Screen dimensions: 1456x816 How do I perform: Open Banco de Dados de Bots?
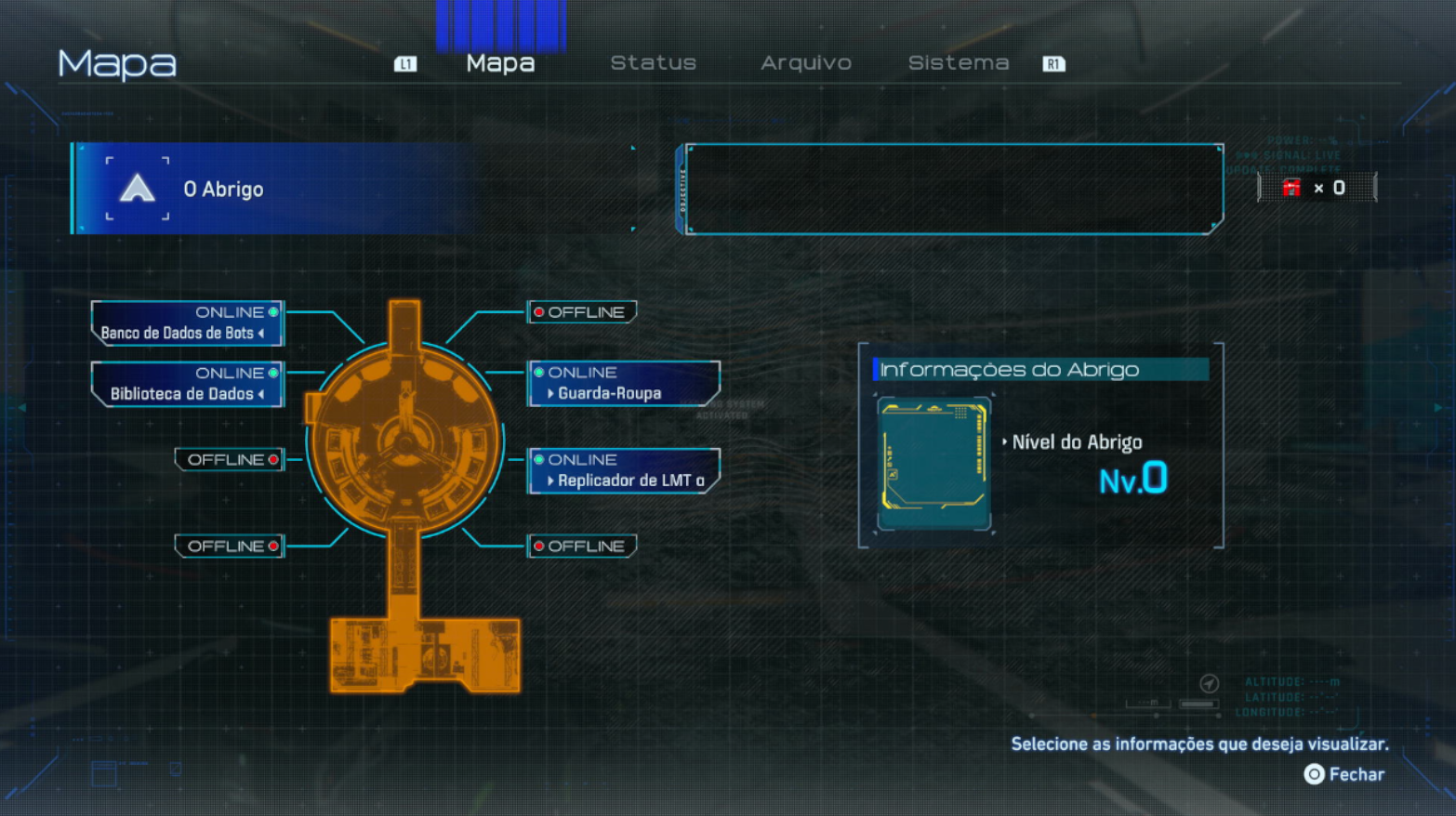[x=187, y=323]
